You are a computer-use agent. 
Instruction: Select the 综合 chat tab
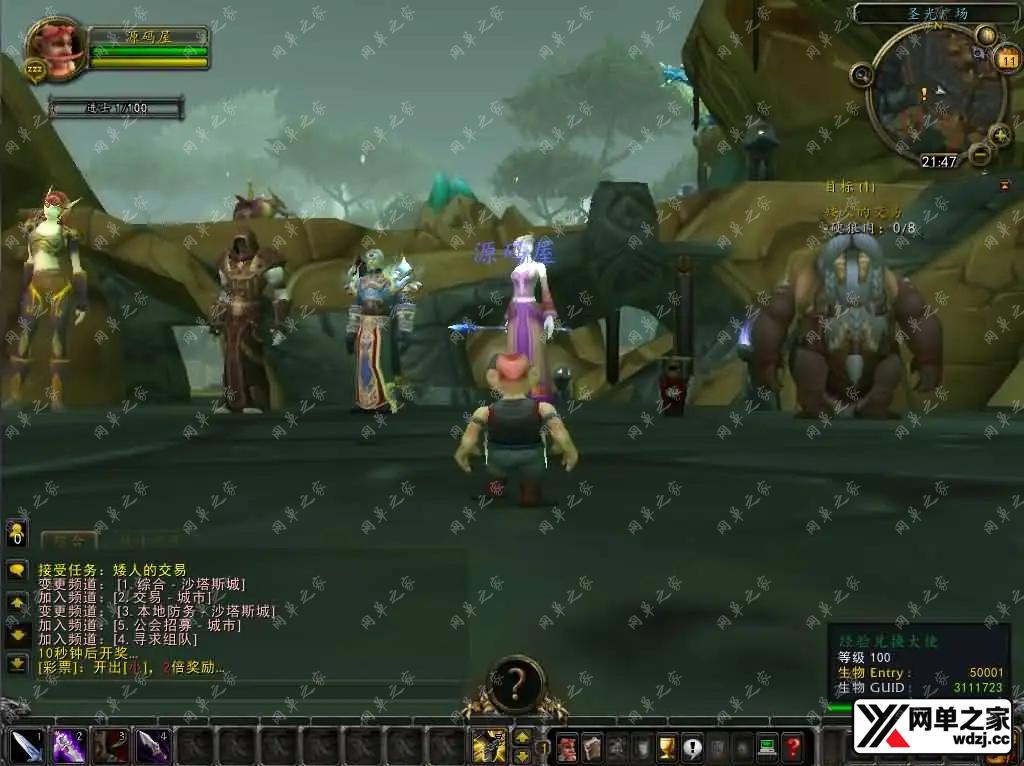[68, 541]
